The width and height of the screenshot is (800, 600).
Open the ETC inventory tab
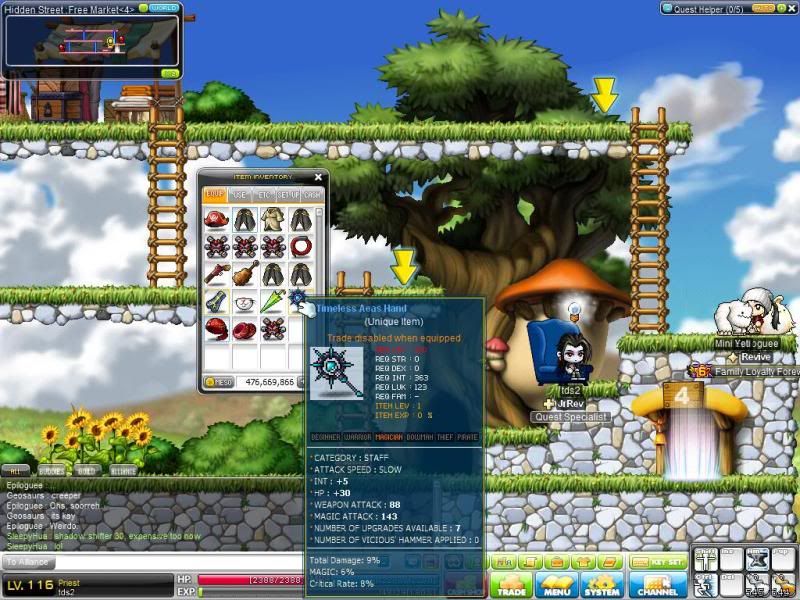[265, 194]
